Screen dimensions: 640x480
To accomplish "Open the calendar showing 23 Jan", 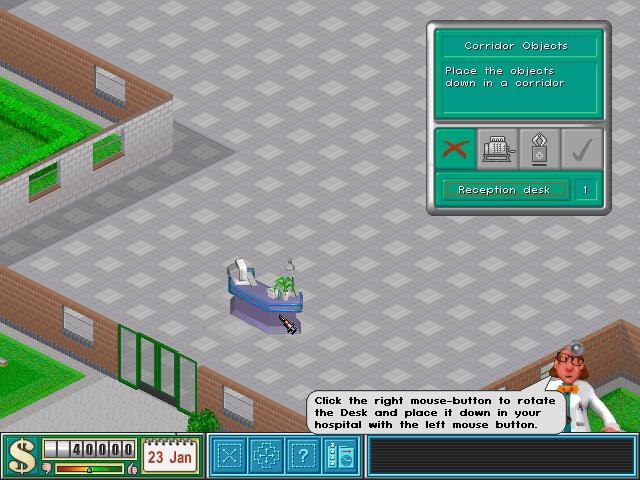I will (x=169, y=455).
